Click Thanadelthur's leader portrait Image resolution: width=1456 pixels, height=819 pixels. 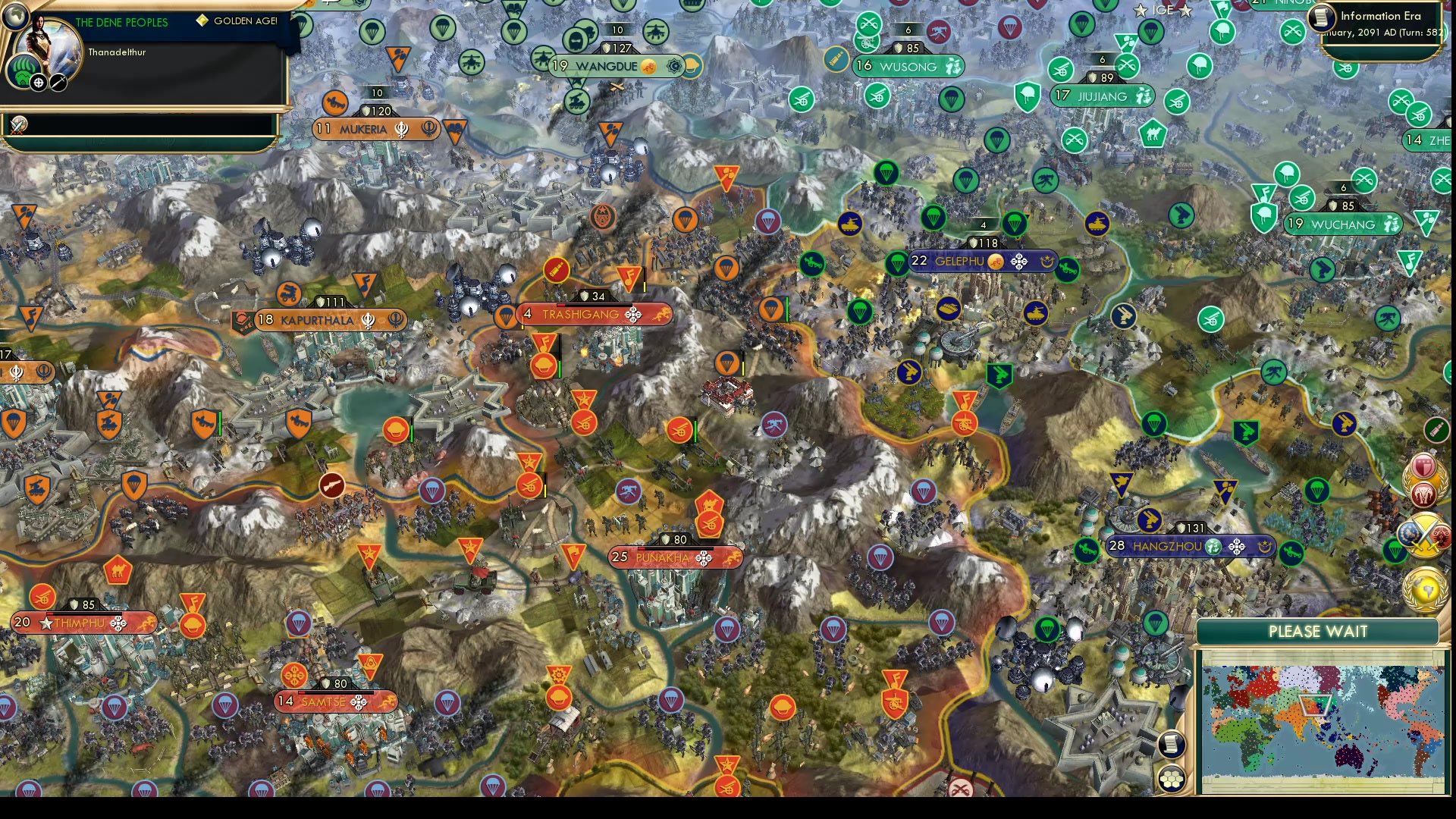pos(47,39)
